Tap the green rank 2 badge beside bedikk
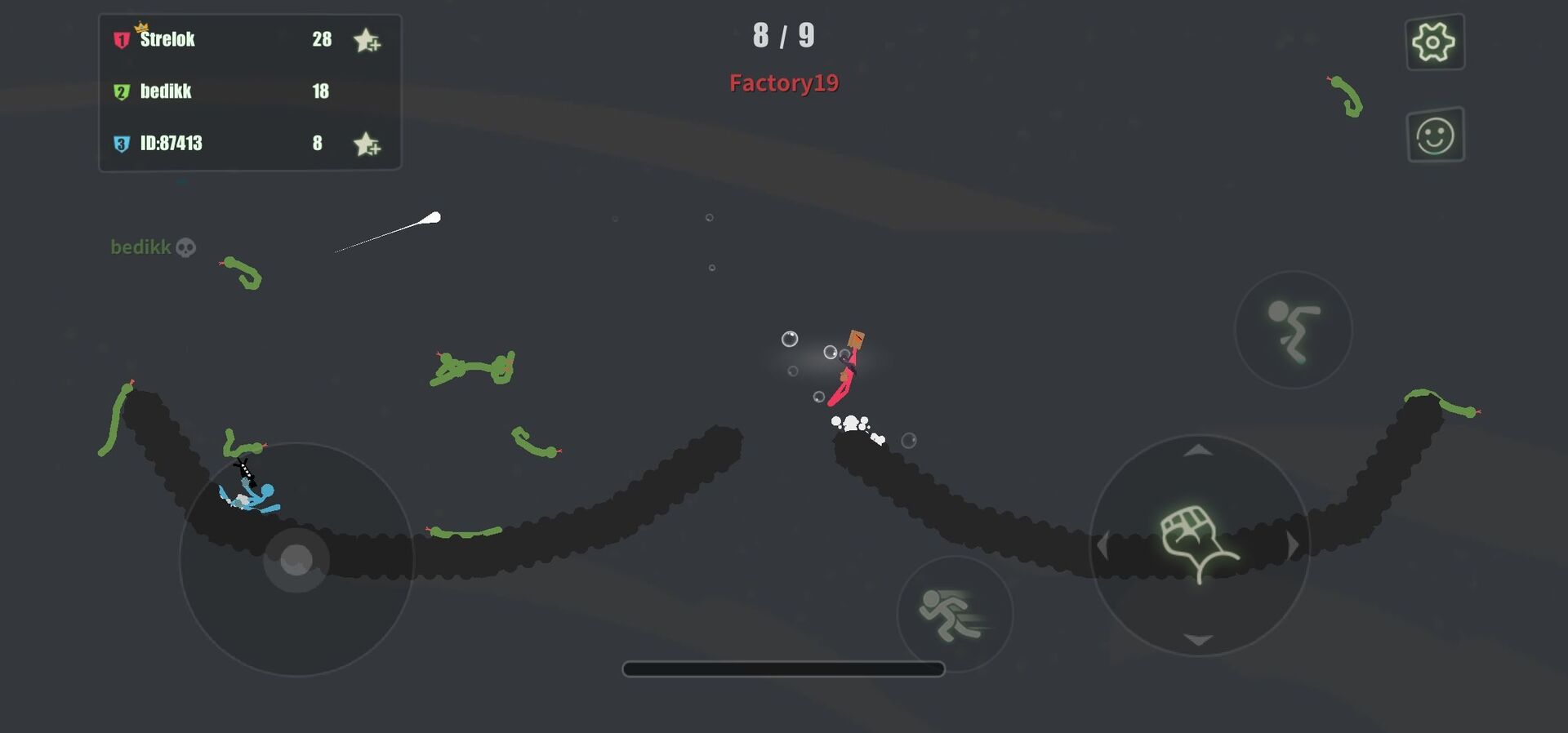This screenshot has height=733, width=1568. tap(121, 91)
